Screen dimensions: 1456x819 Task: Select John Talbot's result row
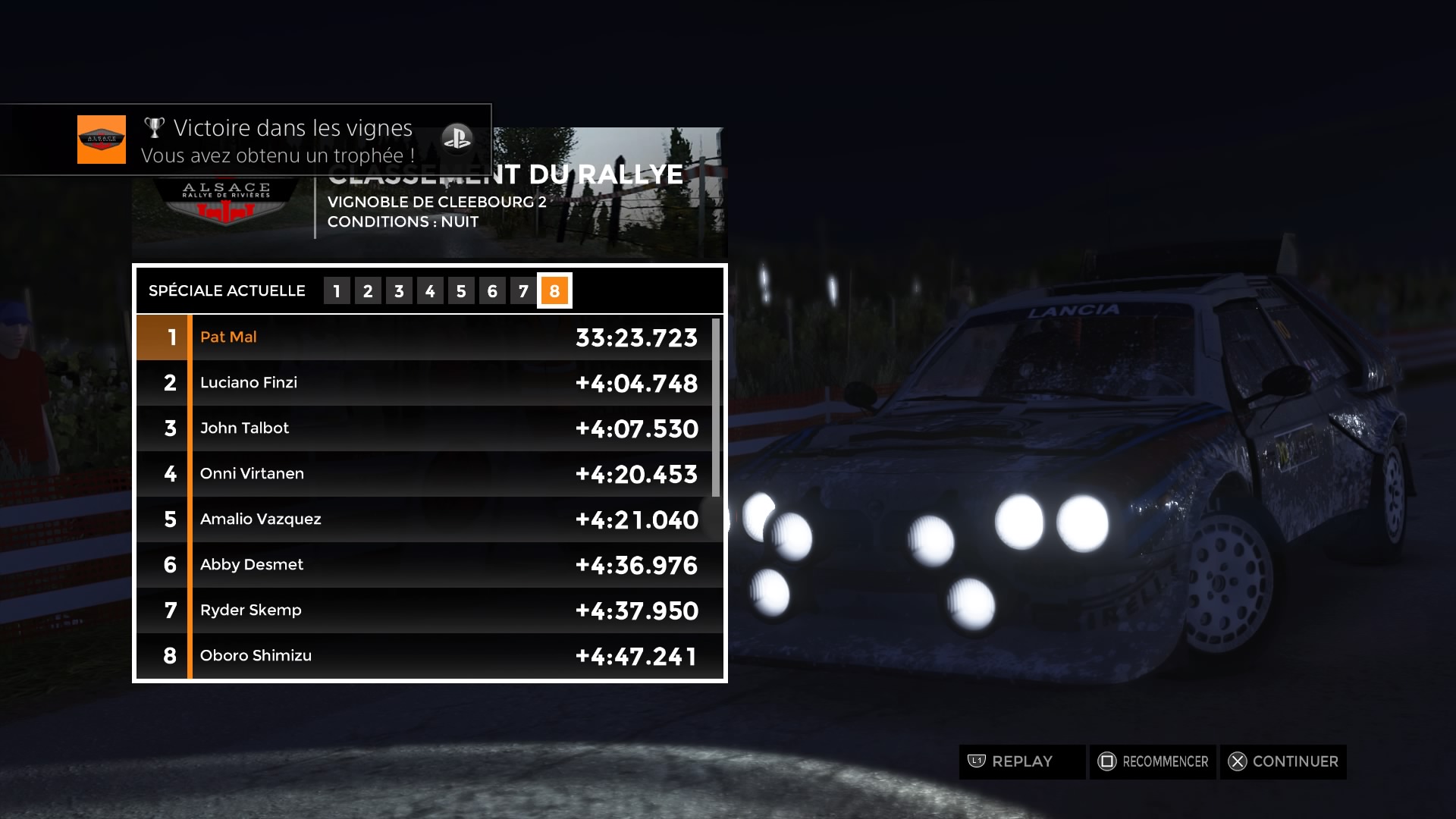[x=425, y=428]
